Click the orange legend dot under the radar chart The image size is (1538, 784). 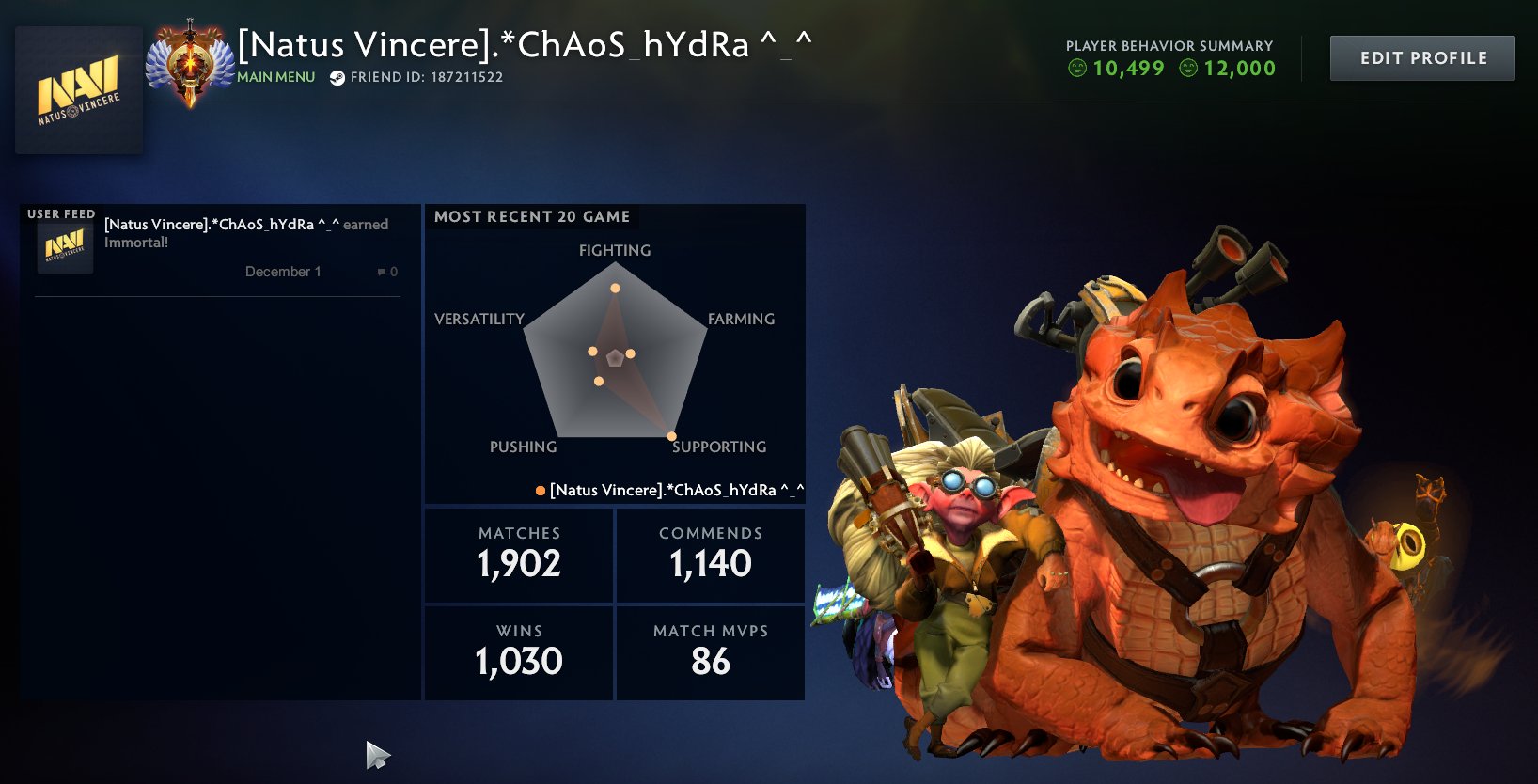[x=540, y=489]
